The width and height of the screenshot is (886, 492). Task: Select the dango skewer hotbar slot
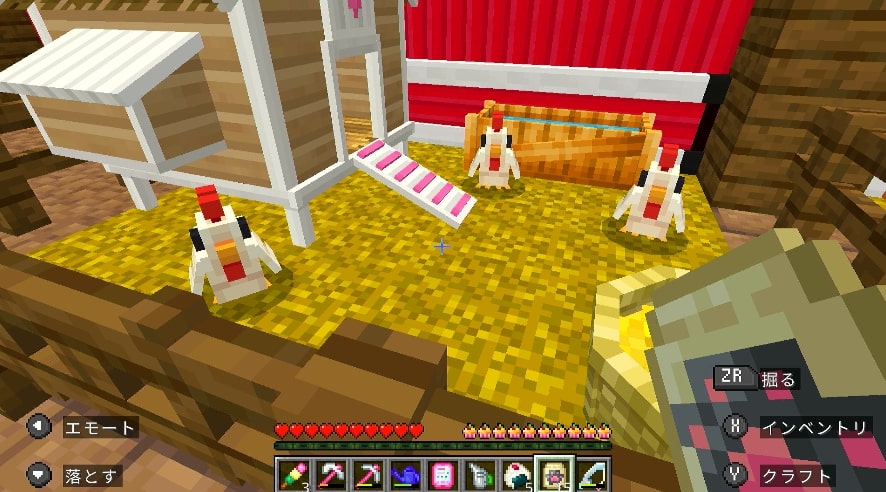(x=294, y=473)
